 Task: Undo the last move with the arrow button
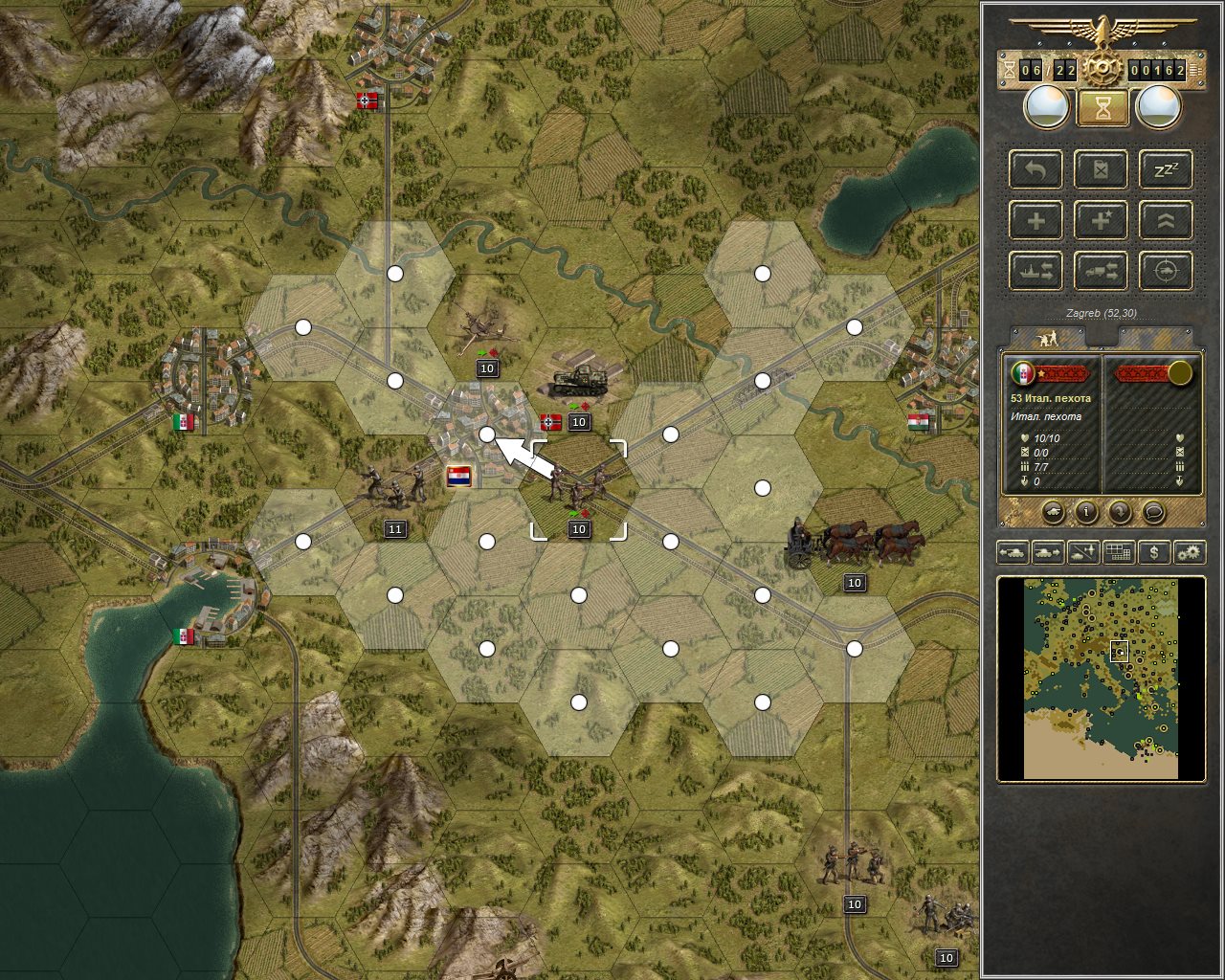tap(1036, 171)
